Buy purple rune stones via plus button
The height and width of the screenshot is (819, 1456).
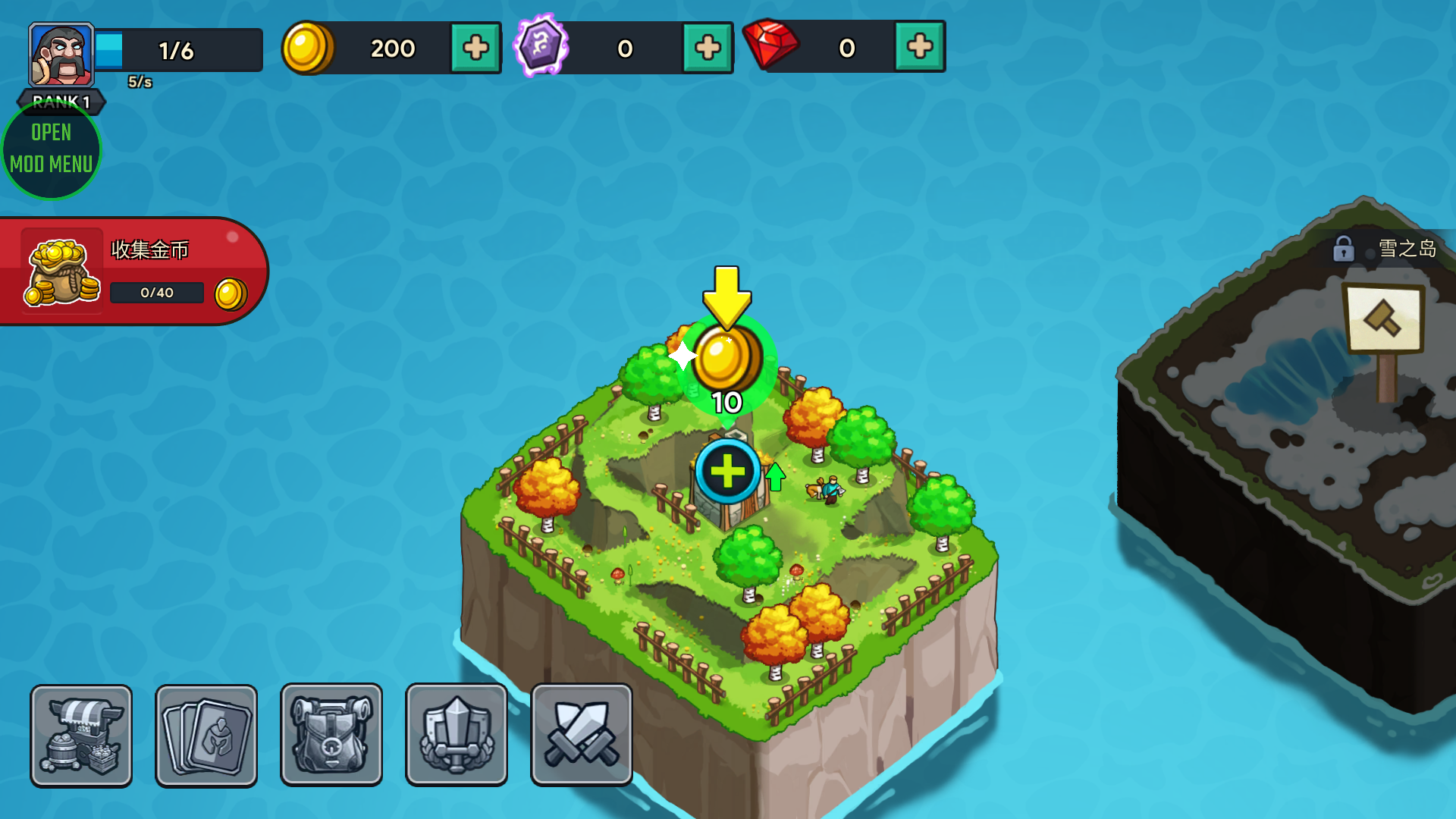click(x=707, y=48)
